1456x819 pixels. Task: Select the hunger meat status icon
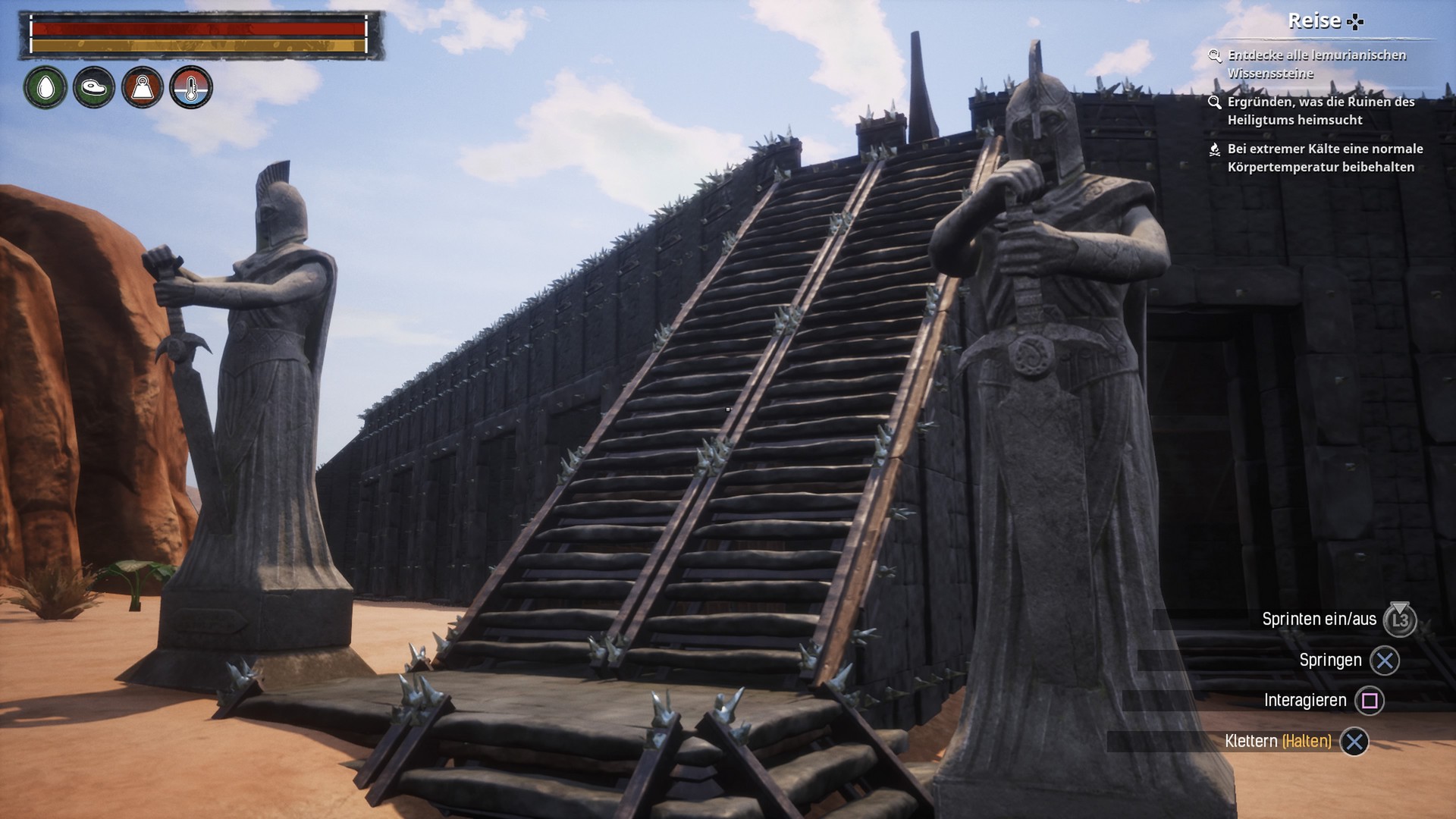point(94,88)
